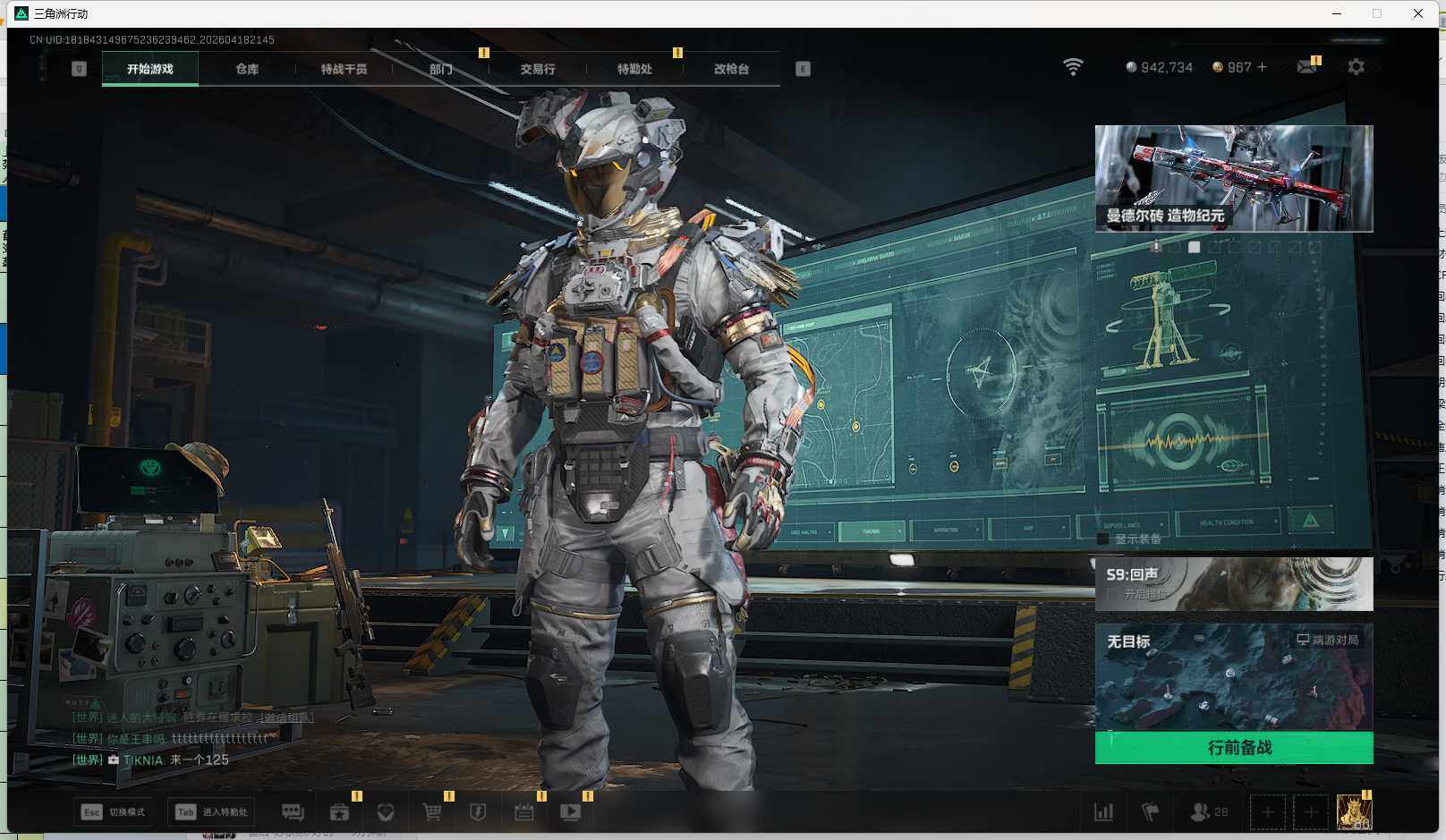Click the player avatar portrait
This screenshot has width=1446, height=840.
1353,812
